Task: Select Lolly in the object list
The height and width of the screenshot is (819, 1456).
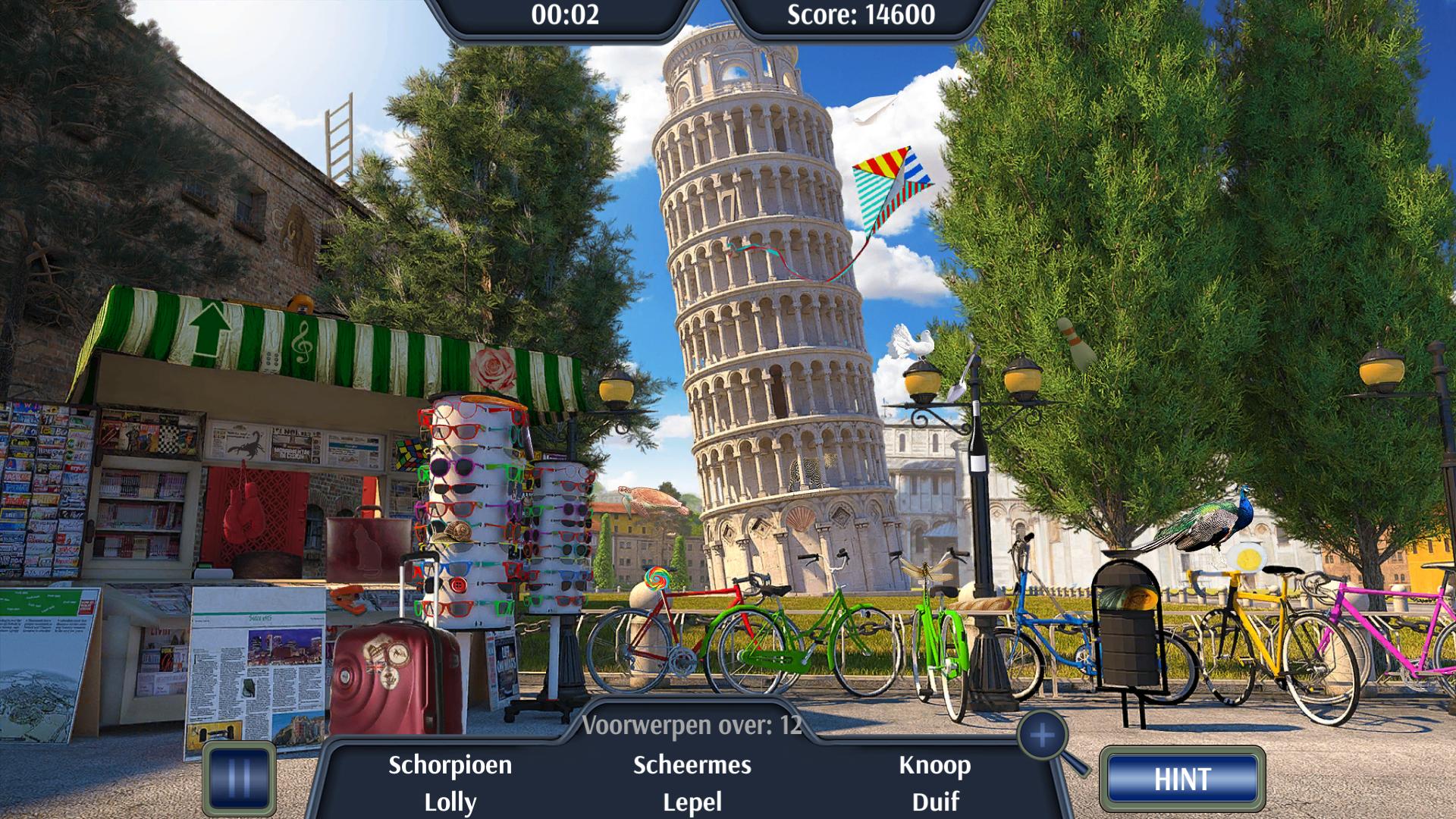Action: pos(450,802)
